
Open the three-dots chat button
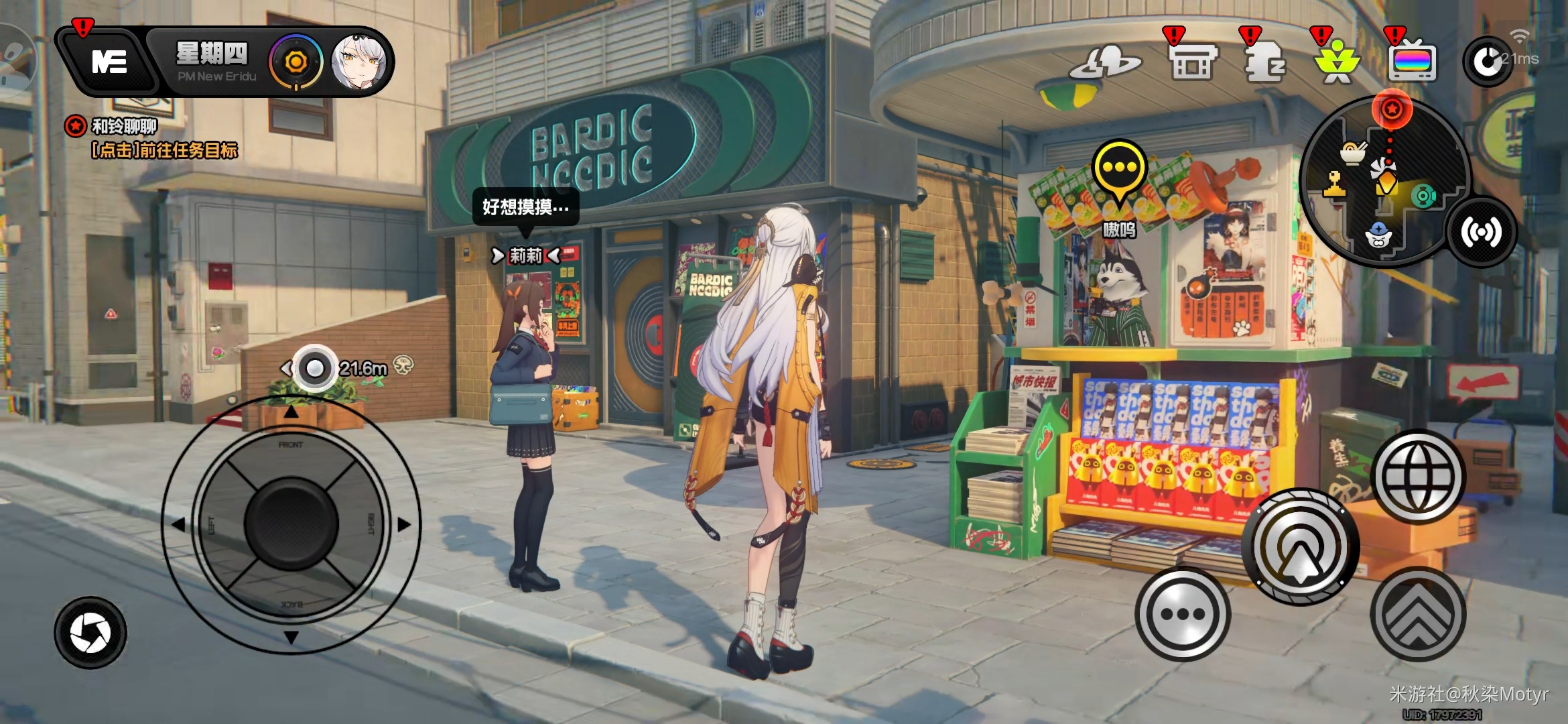pos(1183,613)
